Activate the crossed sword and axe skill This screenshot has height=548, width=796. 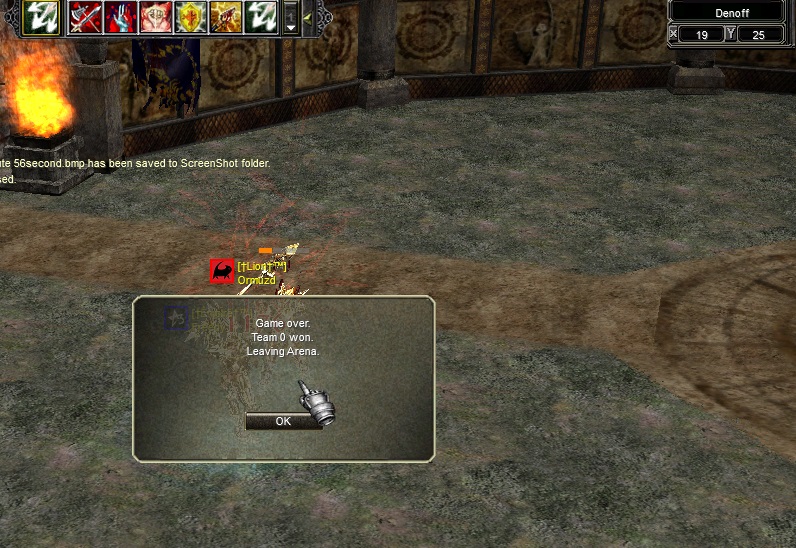[85, 17]
